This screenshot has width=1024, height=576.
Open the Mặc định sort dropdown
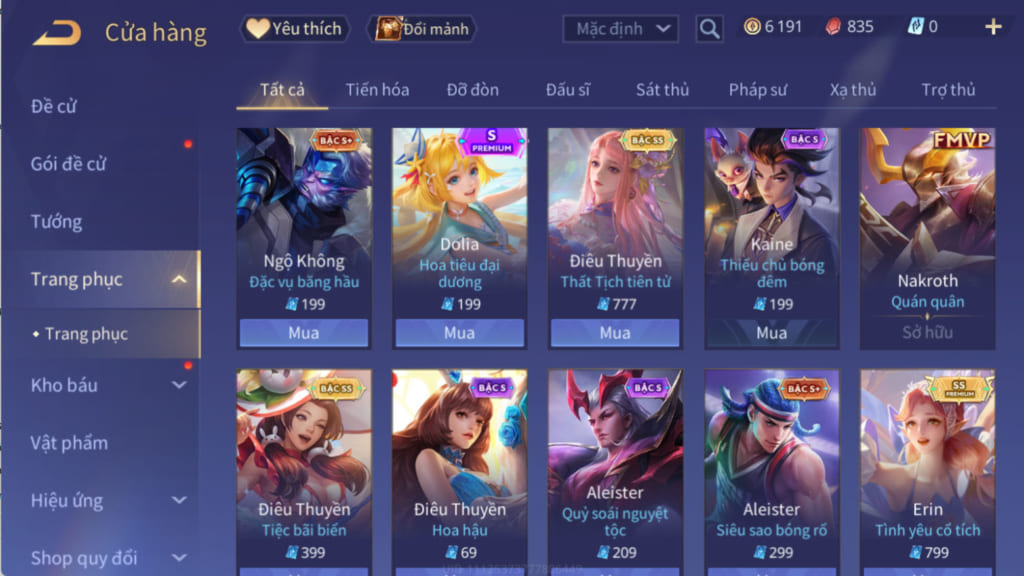620,29
